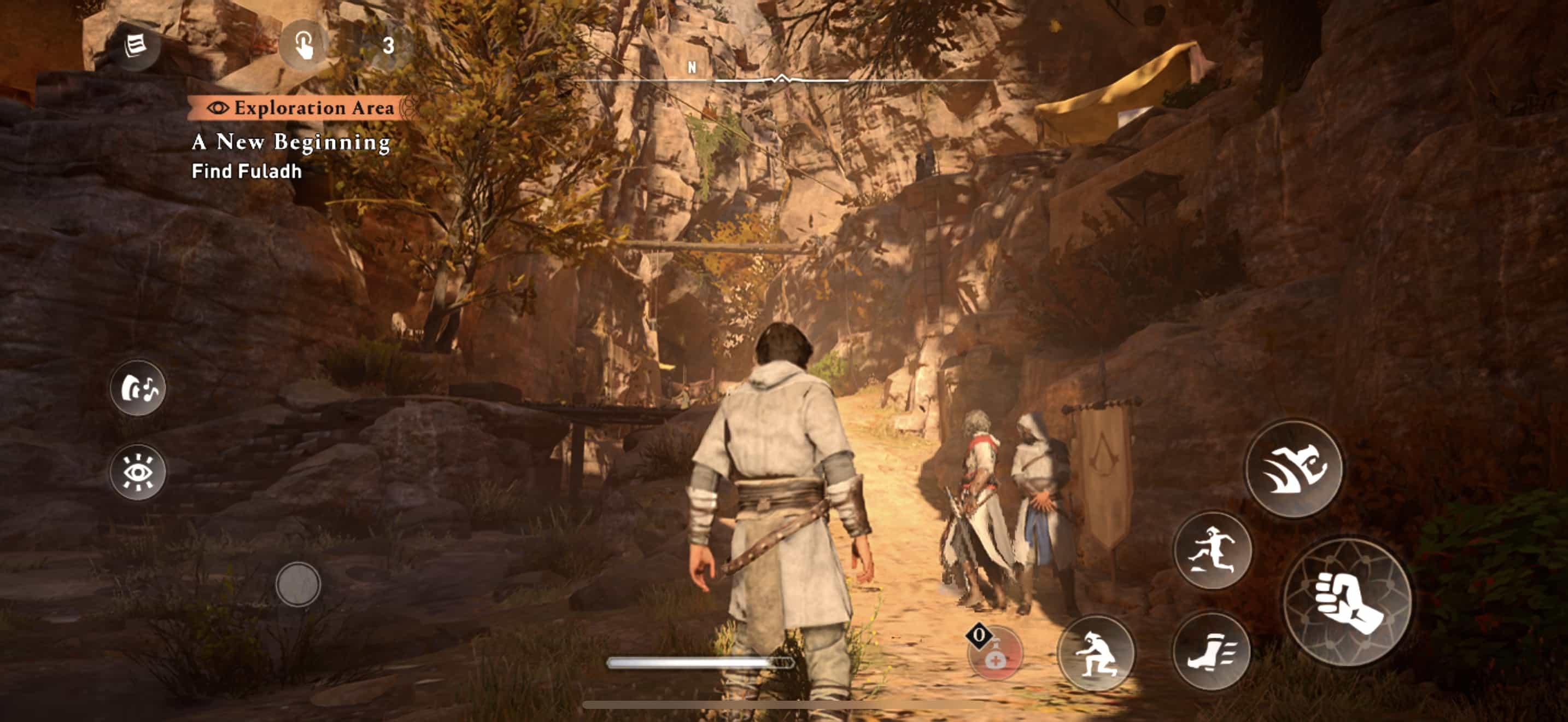Toggle Eagle Vision with the eye icon
Screen dimensions: 1568x722
[138, 471]
